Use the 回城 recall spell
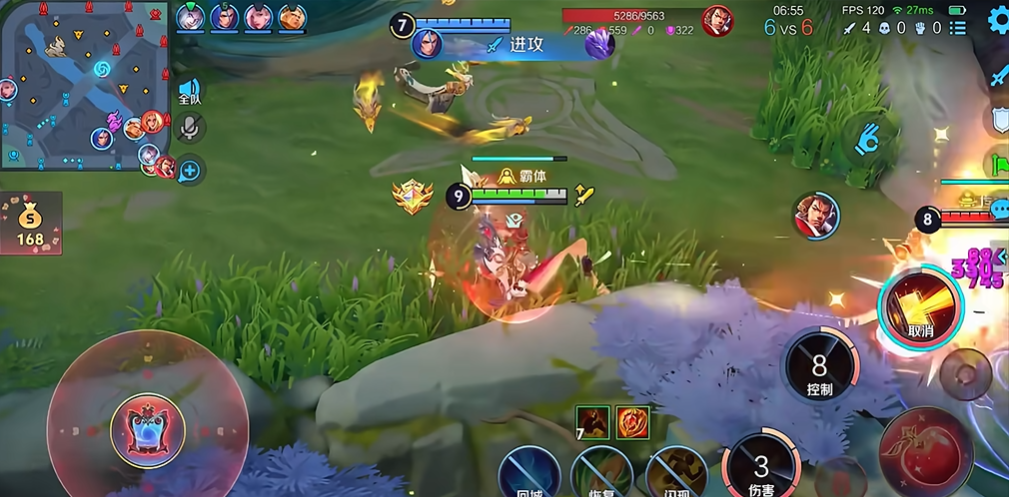1009x497 pixels. (530, 474)
